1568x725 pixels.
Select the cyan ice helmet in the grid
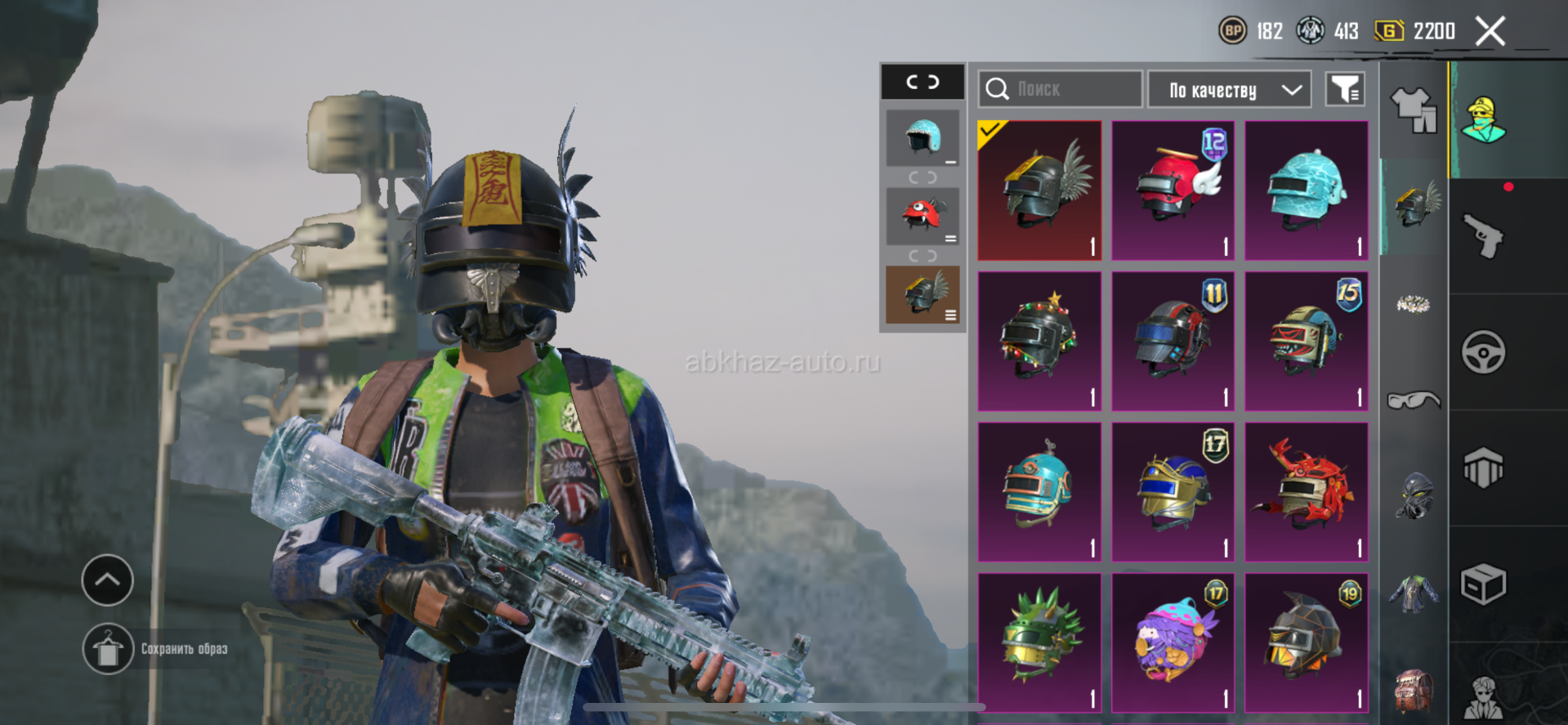click(x=1306, y=190)
